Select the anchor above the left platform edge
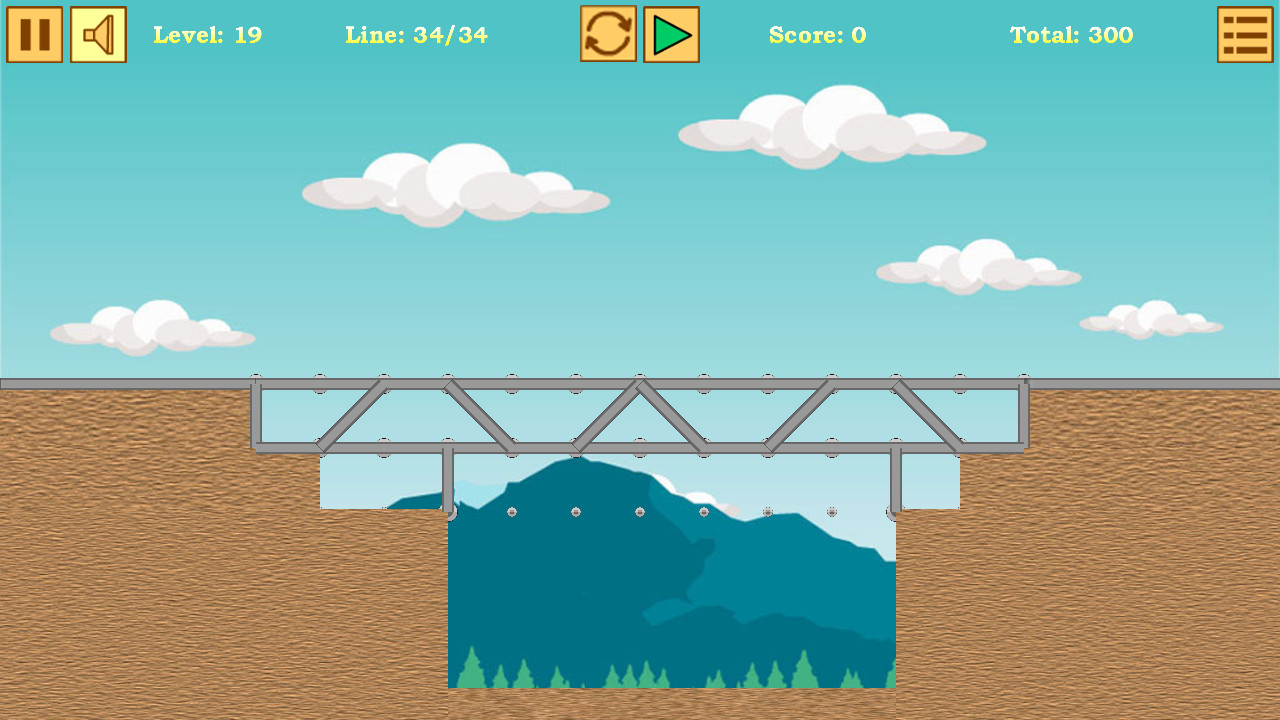The image size is (1280, 720). click(x=320, y=379)
